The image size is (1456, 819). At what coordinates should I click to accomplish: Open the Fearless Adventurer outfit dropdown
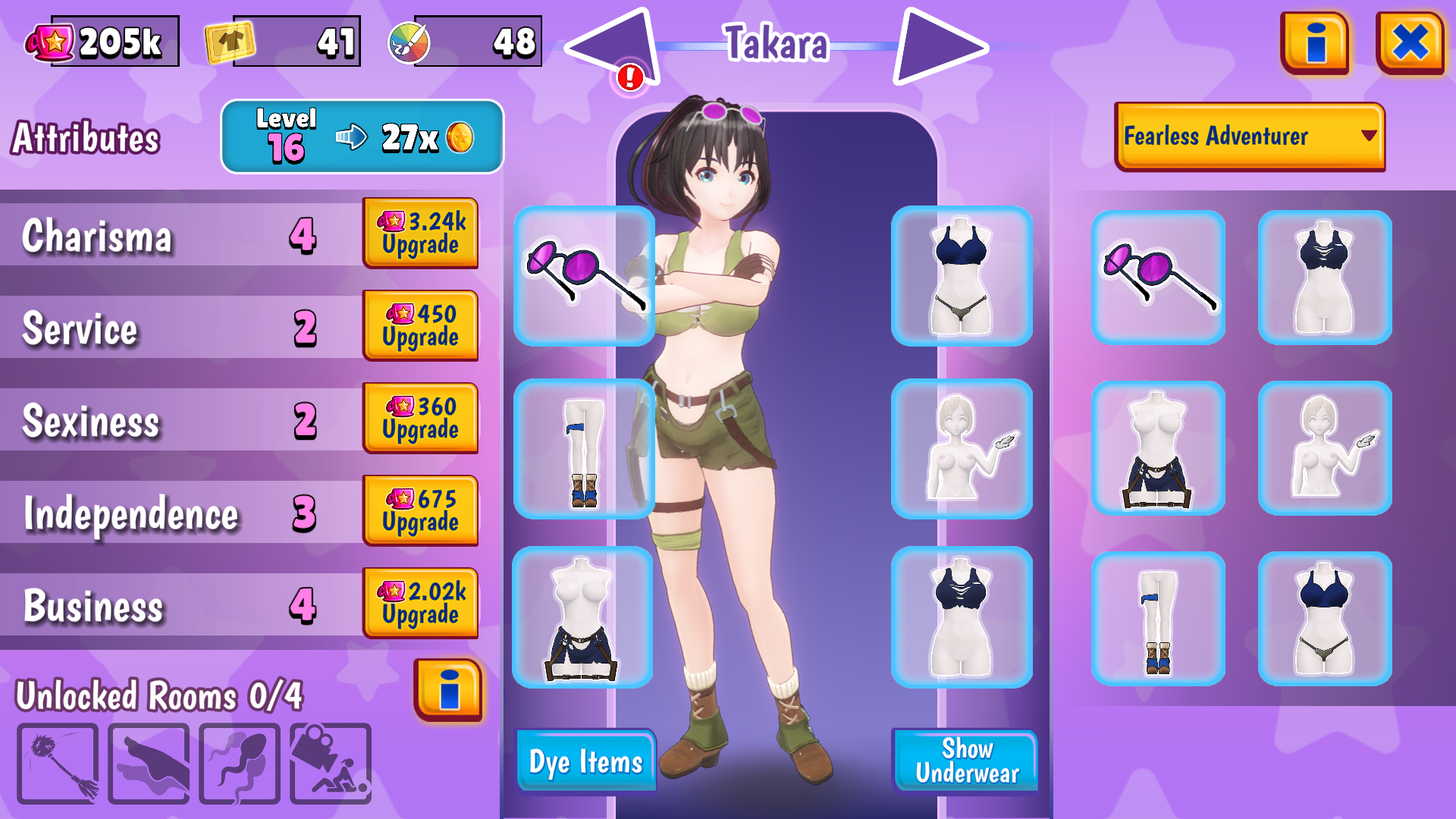(1249, 136)
